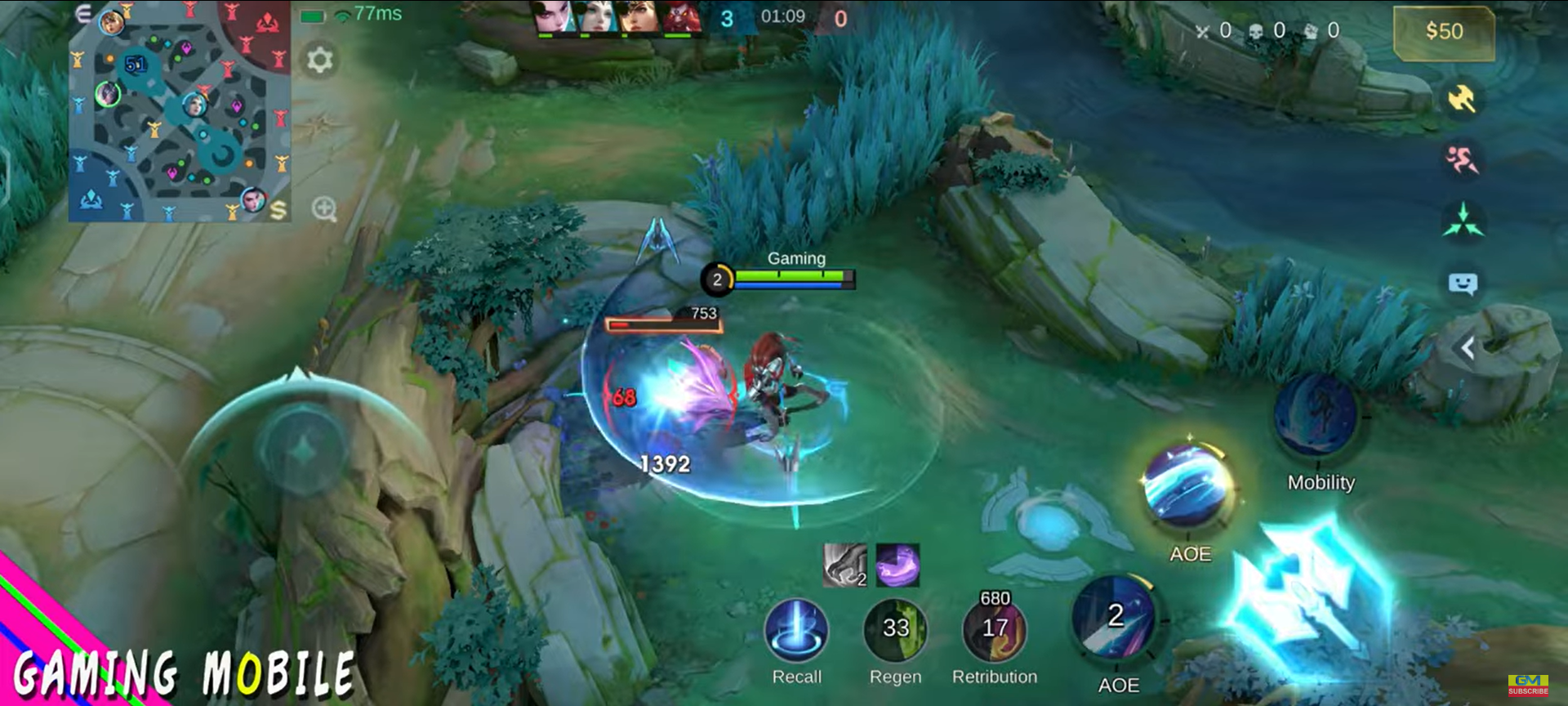Open the scoreboard team portraits at top

[x=618, y=18]
